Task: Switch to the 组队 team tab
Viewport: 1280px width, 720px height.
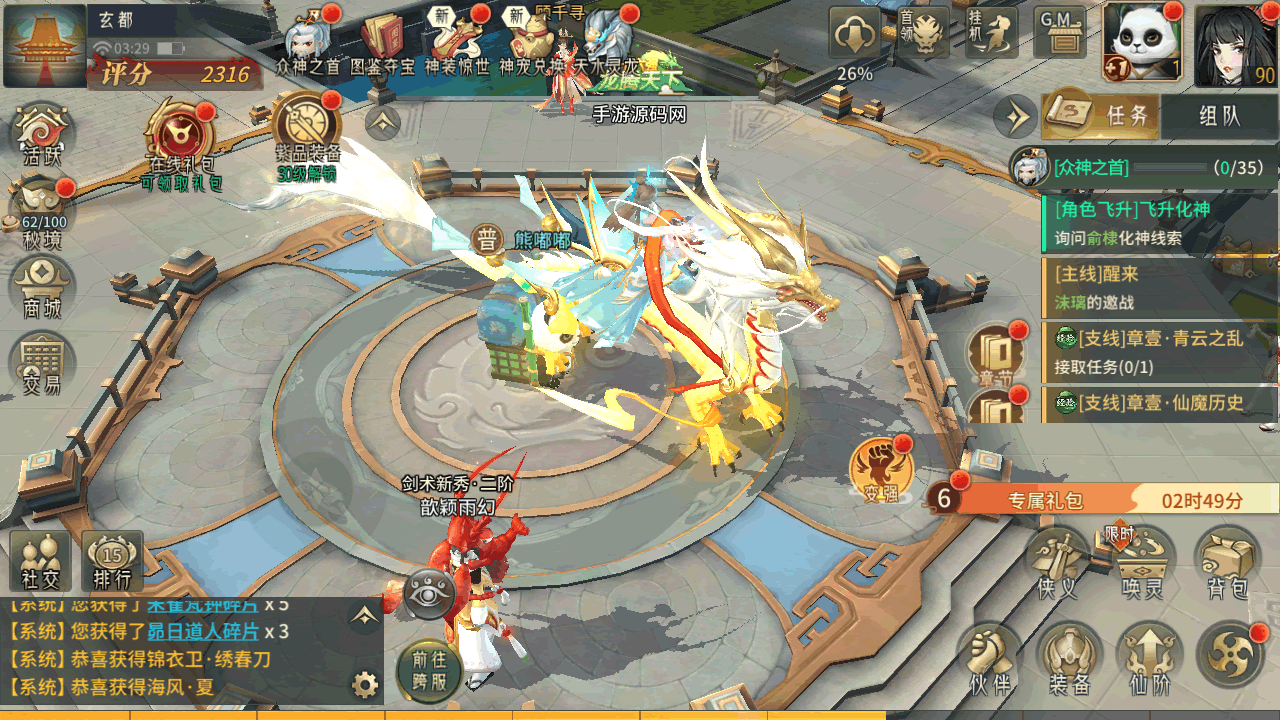Action: (x=1219, y=115)
